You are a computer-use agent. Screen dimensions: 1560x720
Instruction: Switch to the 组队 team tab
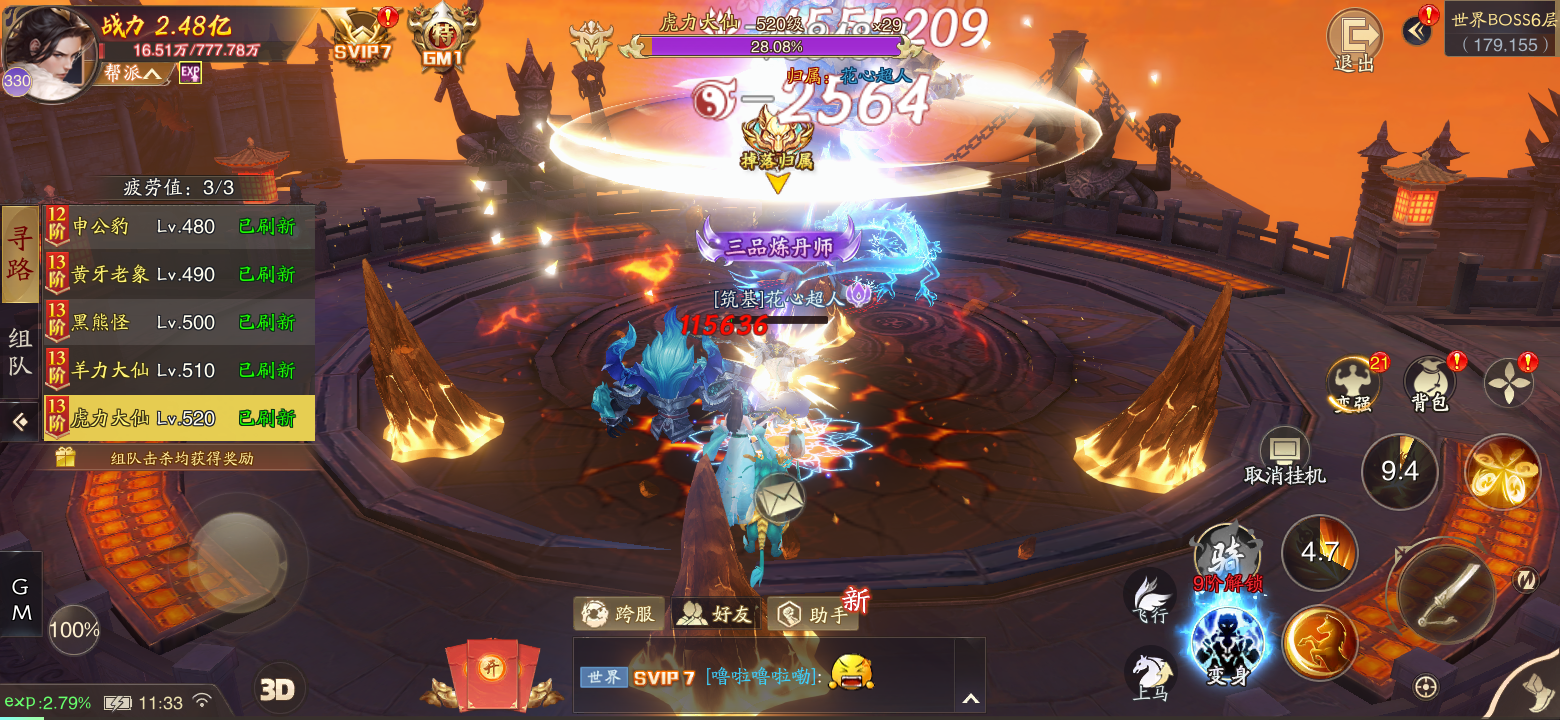click(x=20, y=352)
